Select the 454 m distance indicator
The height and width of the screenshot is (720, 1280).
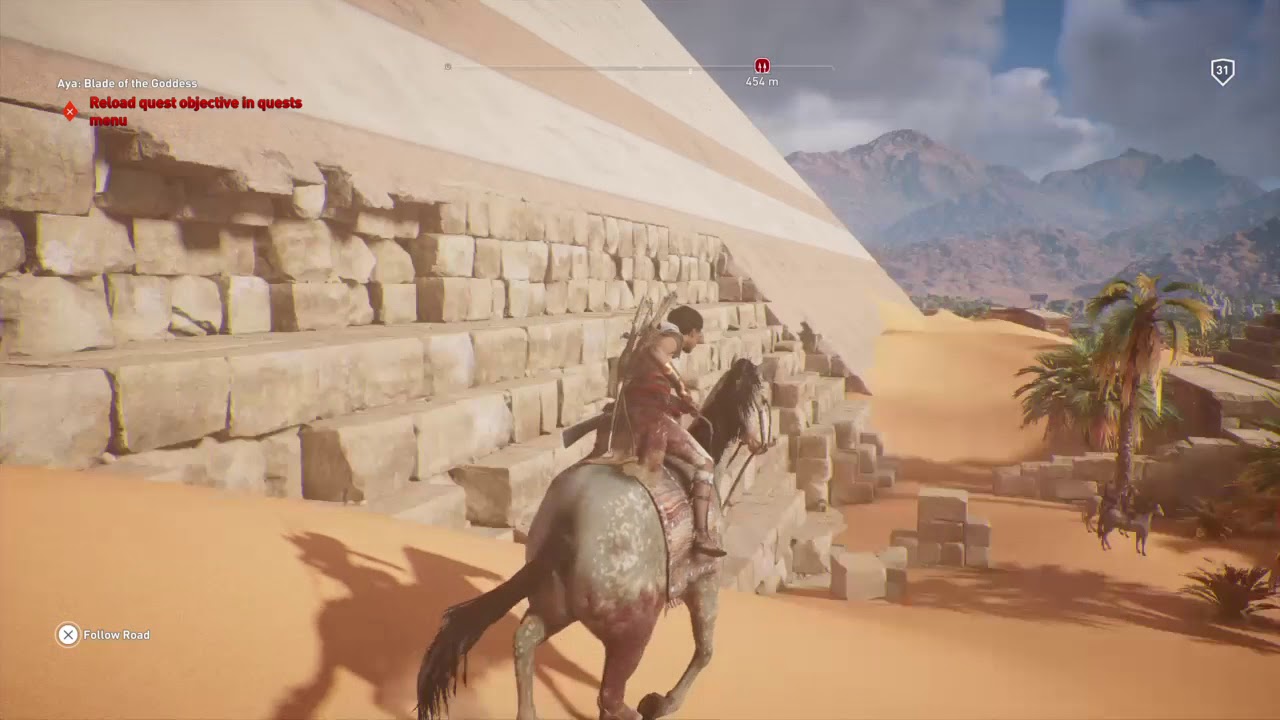pyautogui.click(x=761, y=80)
